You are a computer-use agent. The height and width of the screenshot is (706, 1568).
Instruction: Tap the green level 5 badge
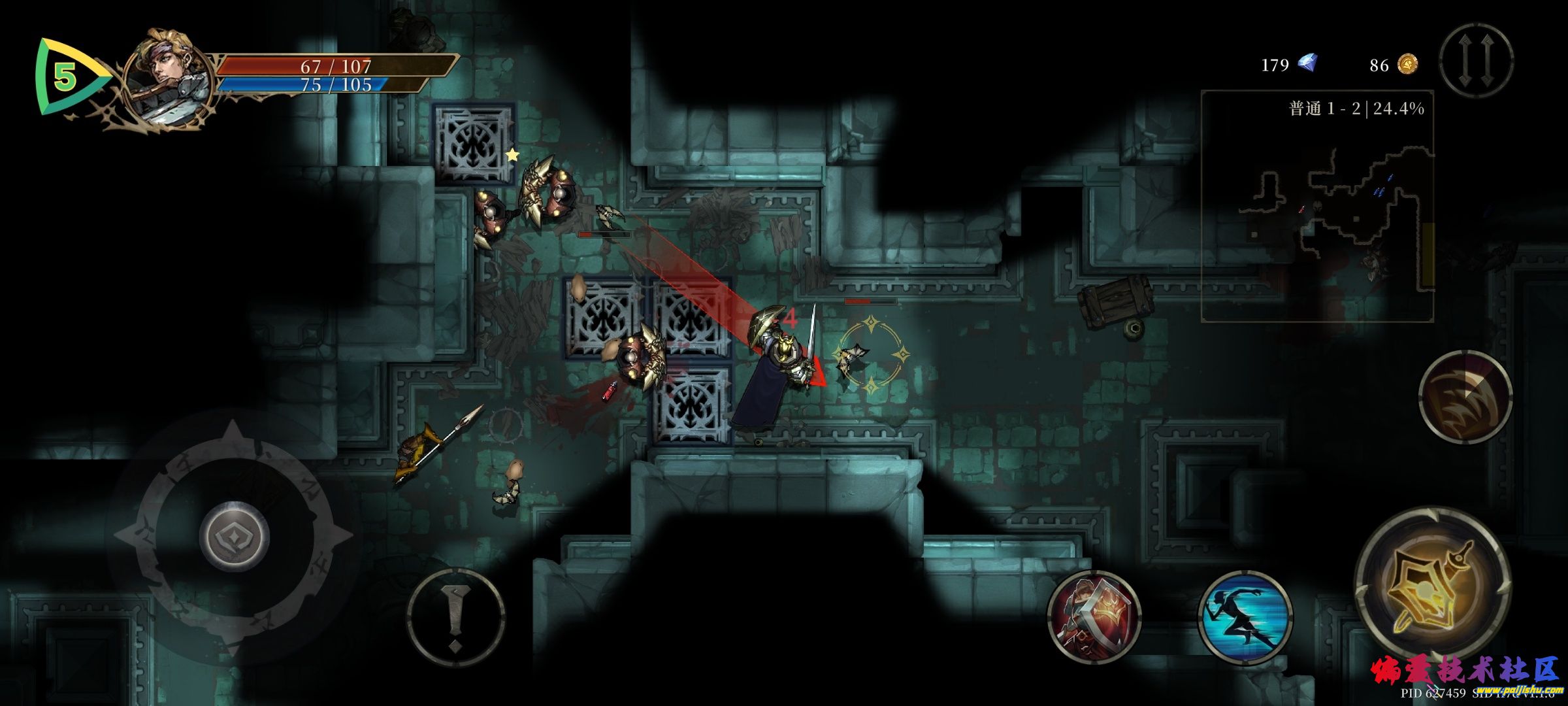(x=65, y=77)
